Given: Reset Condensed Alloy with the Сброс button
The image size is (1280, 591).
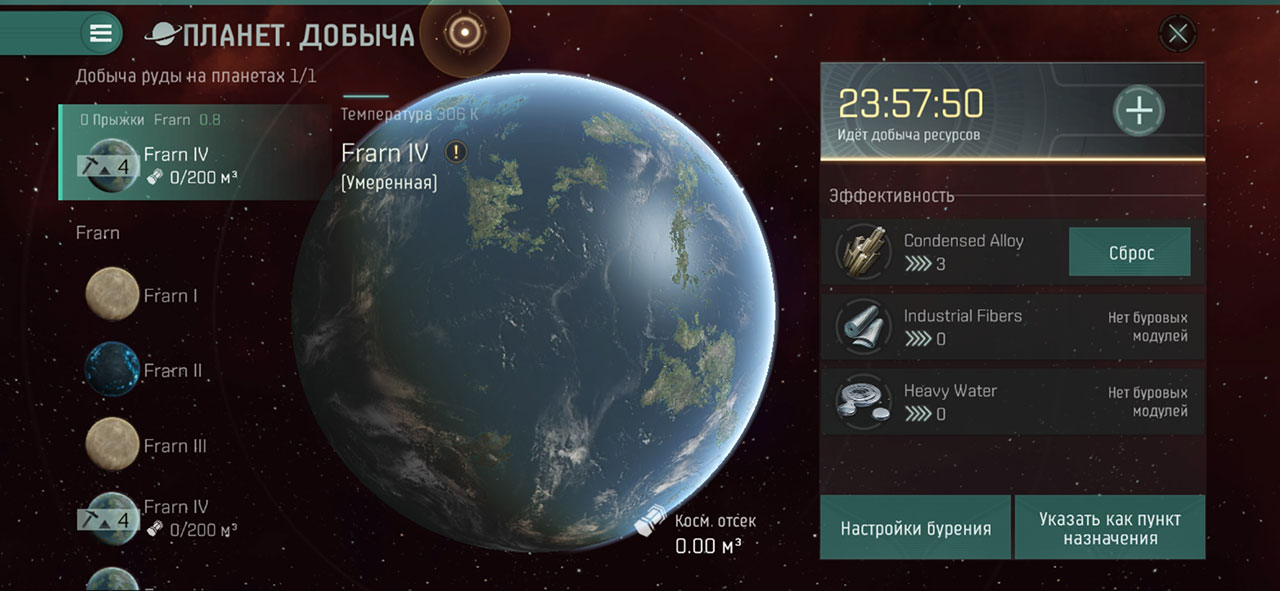Looking at the screenshot, I should pos(1130,252).
